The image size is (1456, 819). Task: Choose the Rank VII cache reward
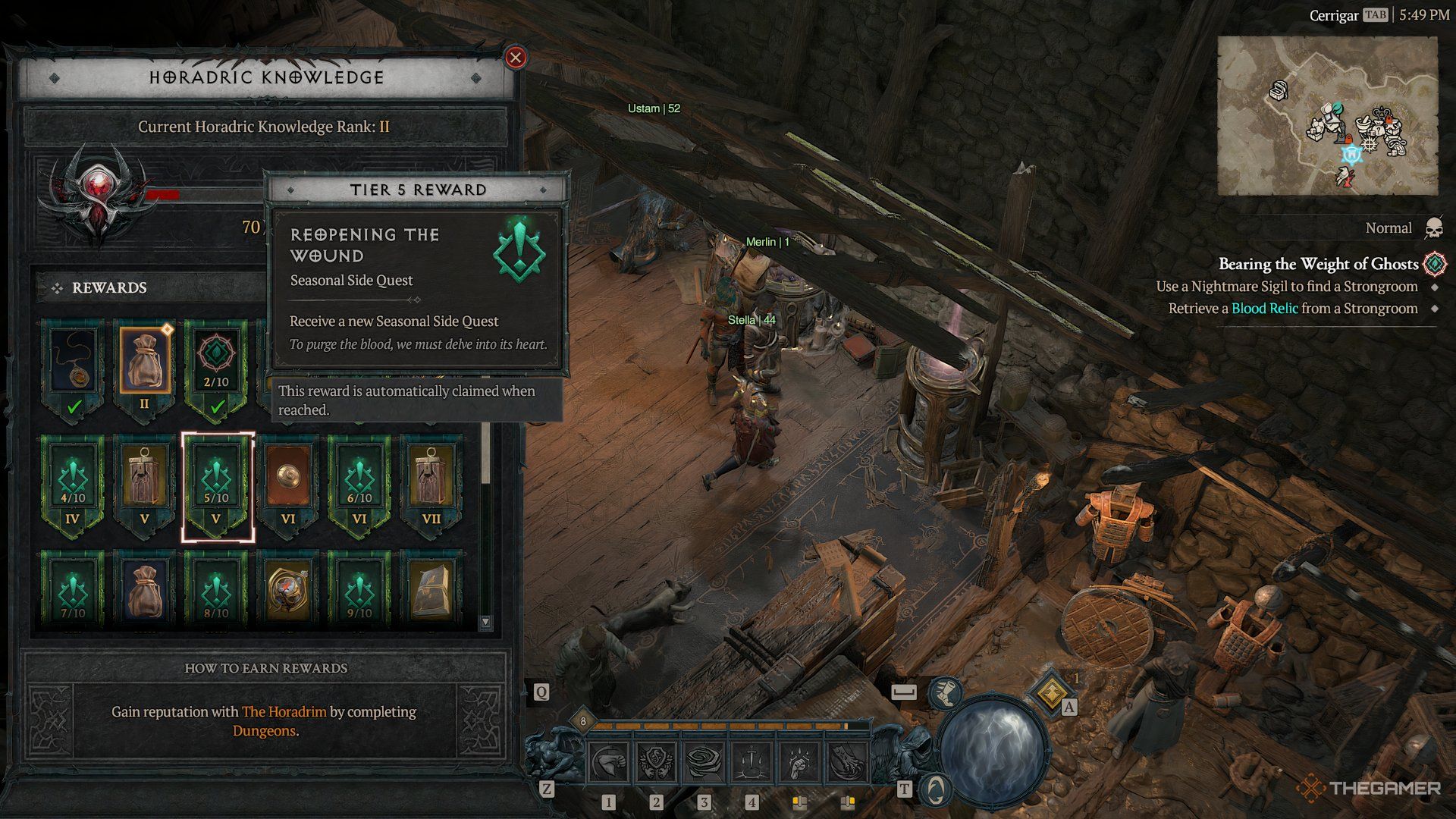[431, 485]
